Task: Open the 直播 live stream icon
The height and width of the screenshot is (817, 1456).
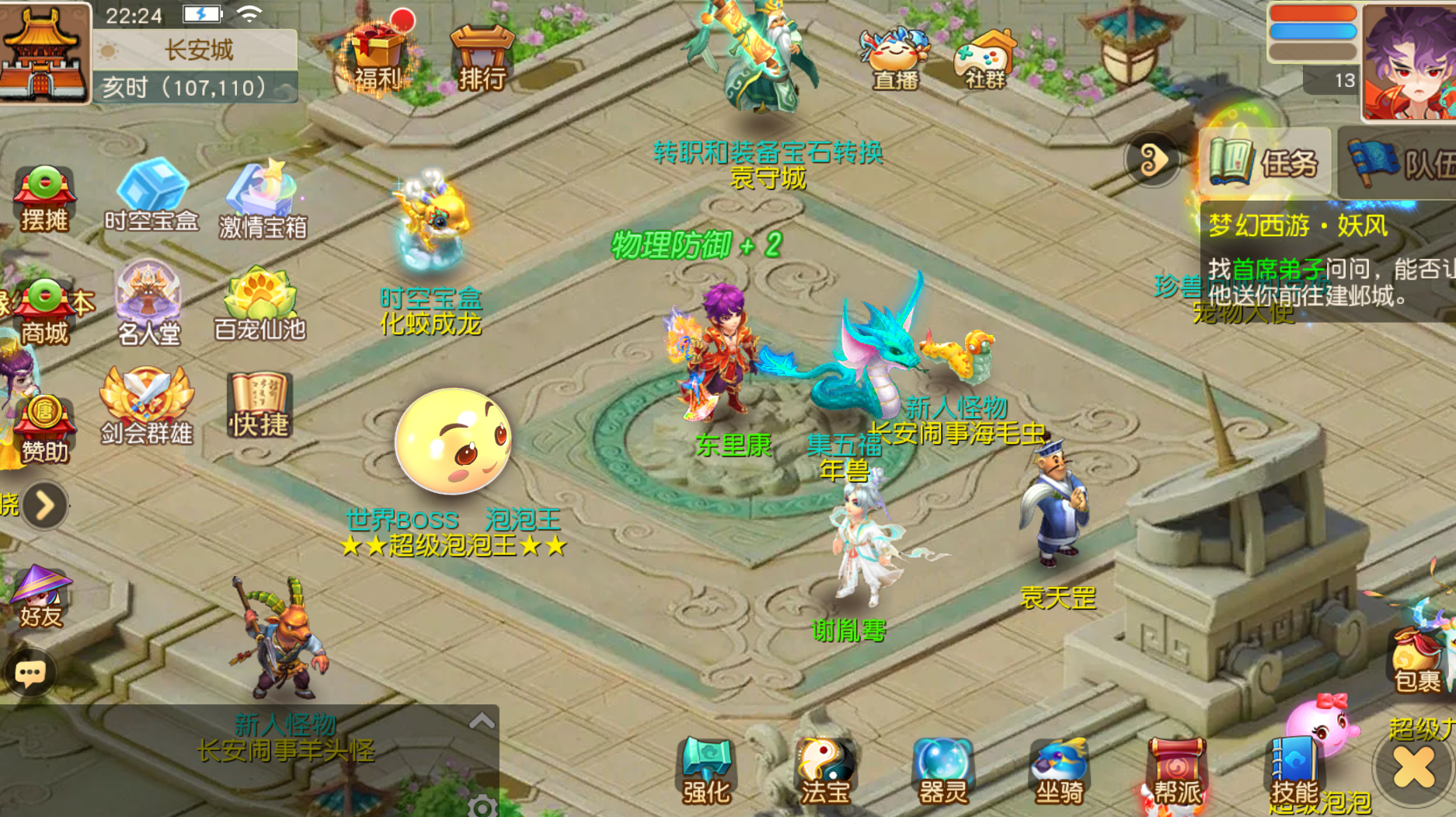Action: (x=895, y=58)
